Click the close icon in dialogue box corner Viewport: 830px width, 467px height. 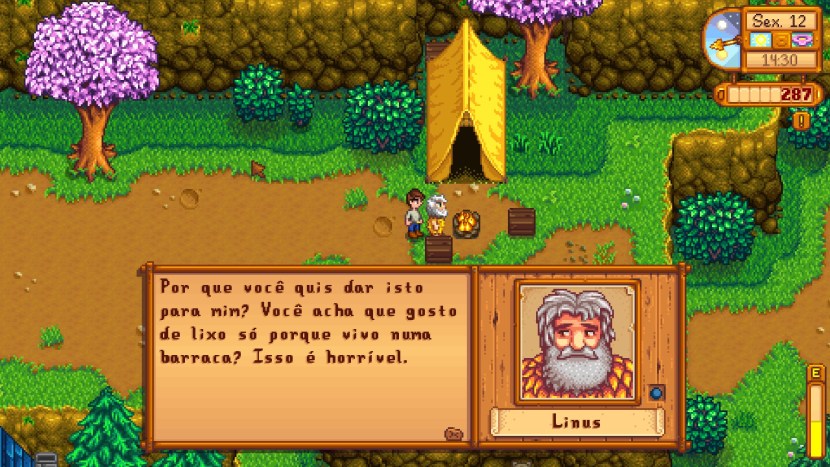coord(453,433)
